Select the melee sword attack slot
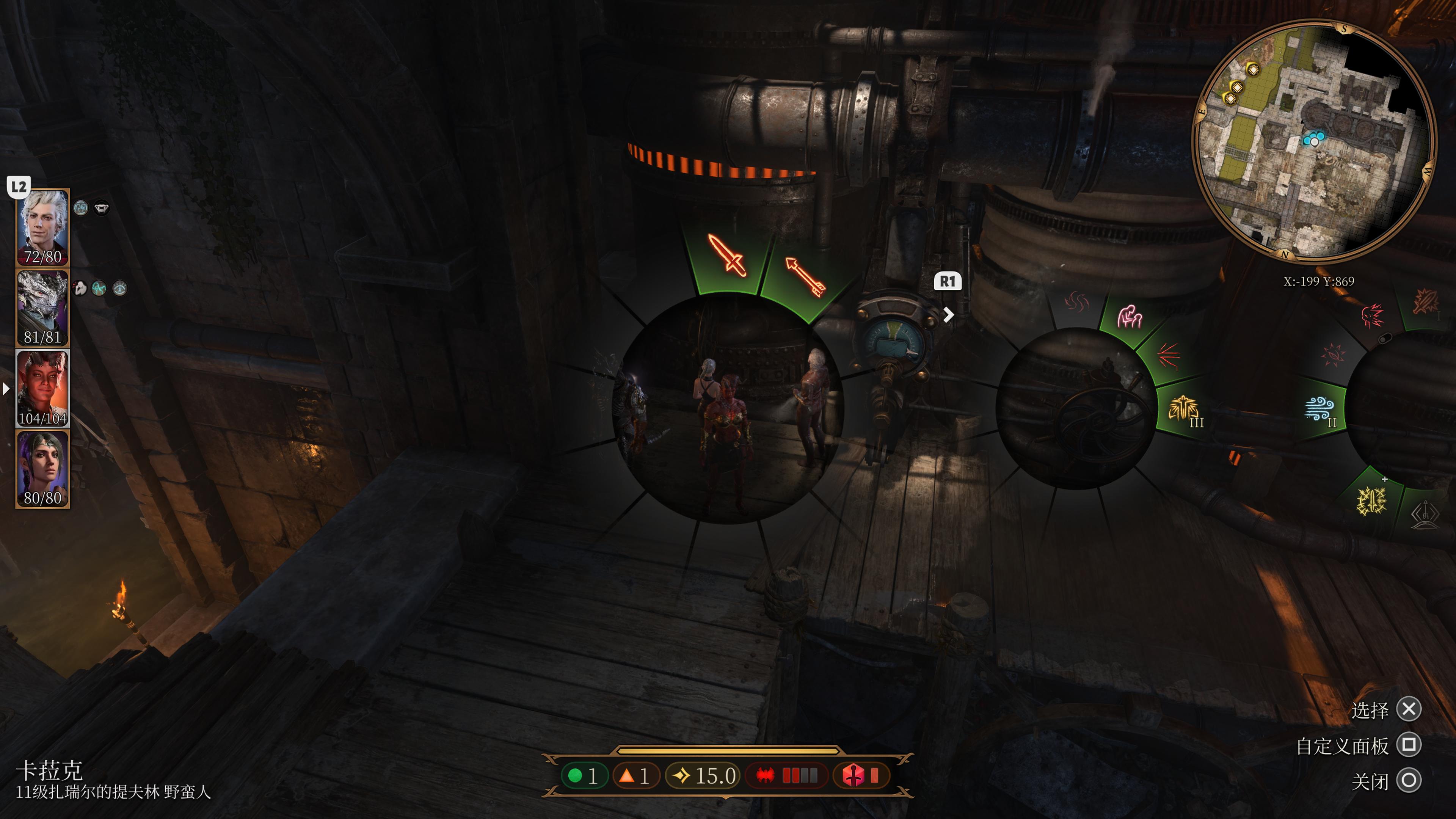The width and height of the screenshot is (1456, 819). pos(727,256)
